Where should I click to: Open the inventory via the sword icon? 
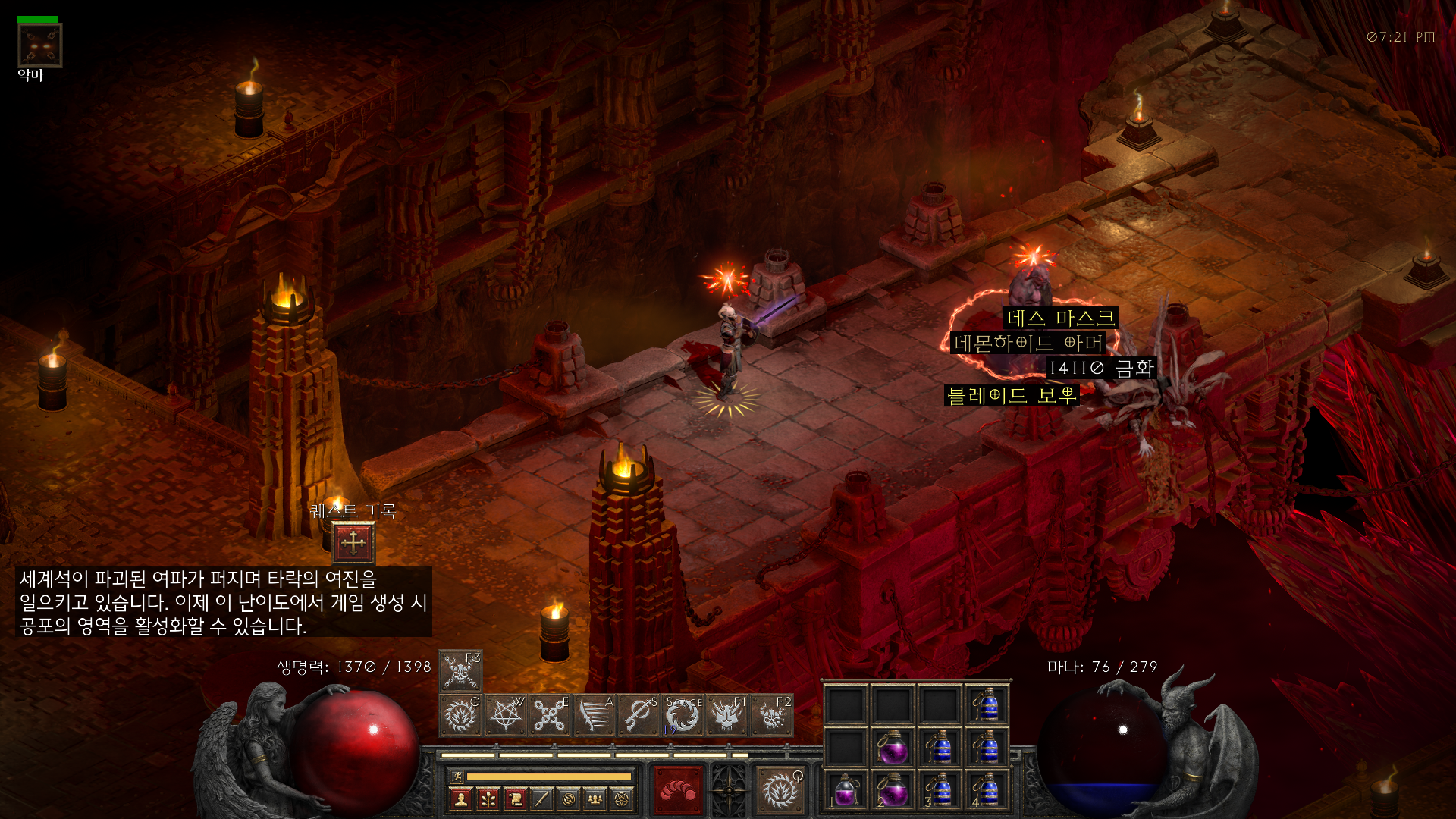point(541,799)
